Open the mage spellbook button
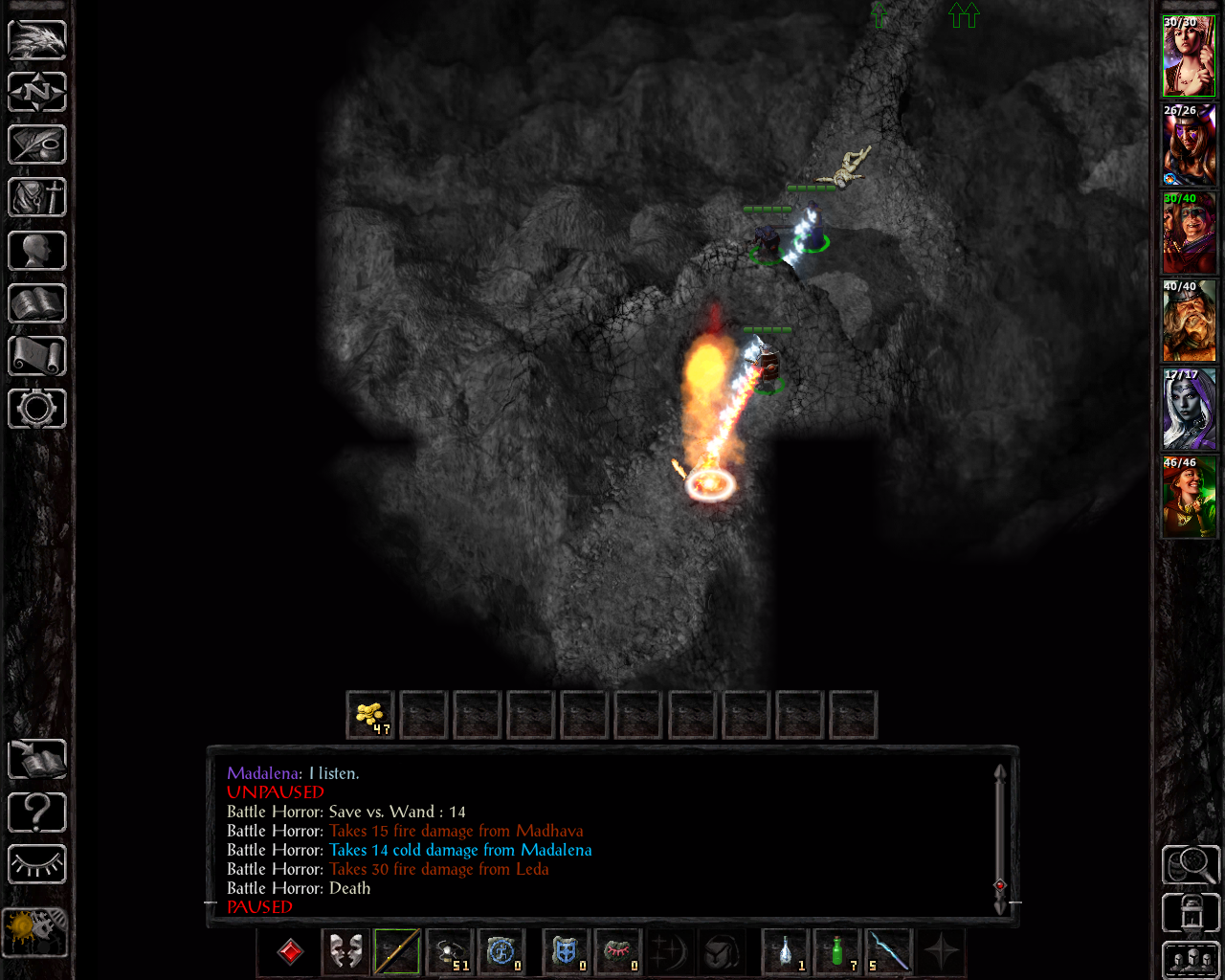 pos(37,303)
